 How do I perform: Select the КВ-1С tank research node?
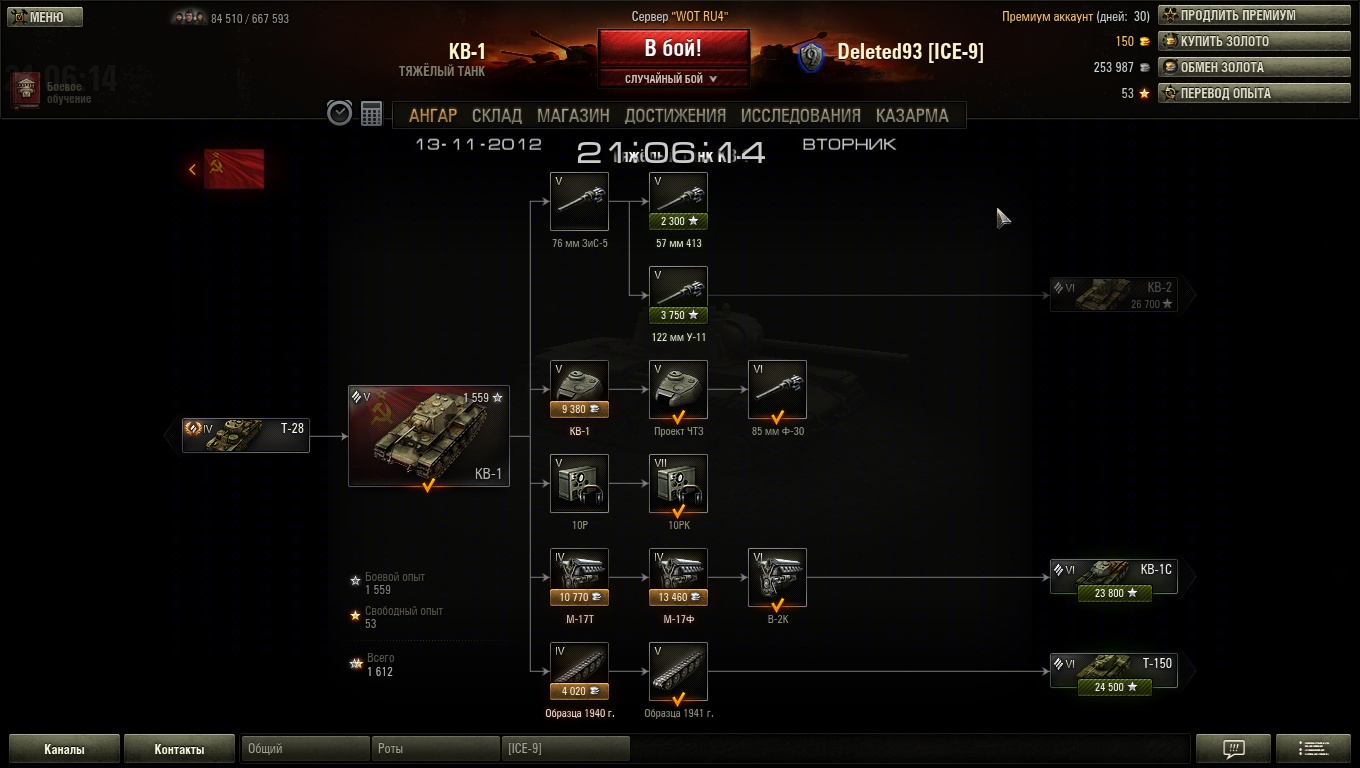tap(1113, 578)
